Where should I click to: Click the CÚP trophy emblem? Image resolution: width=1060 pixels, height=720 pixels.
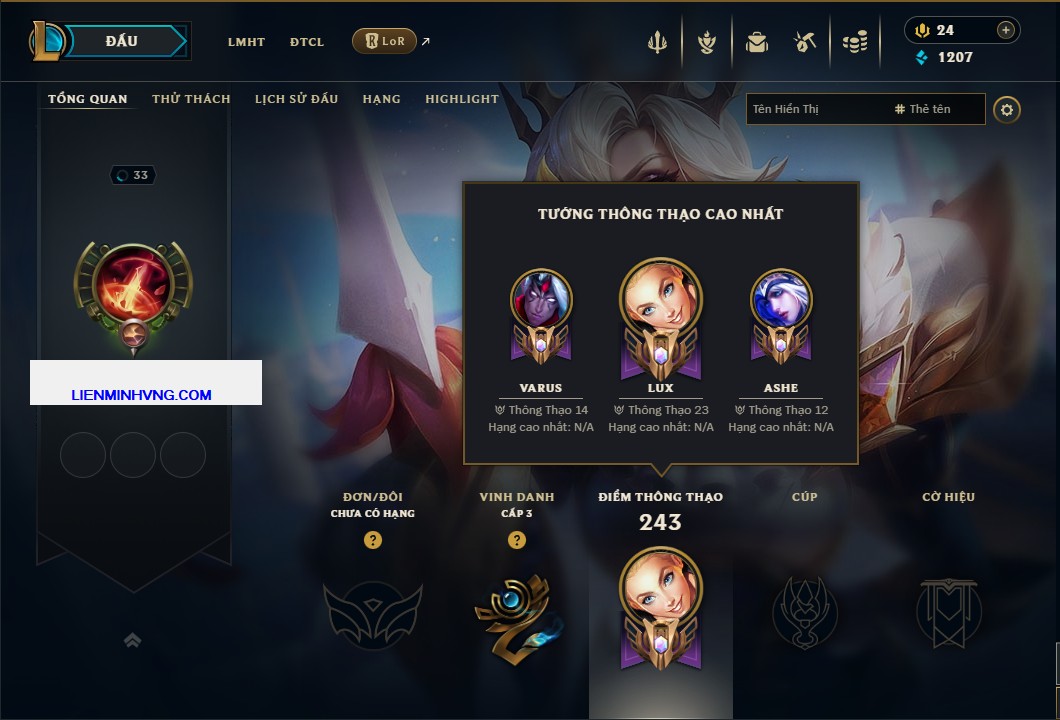(x=804, y=610)
